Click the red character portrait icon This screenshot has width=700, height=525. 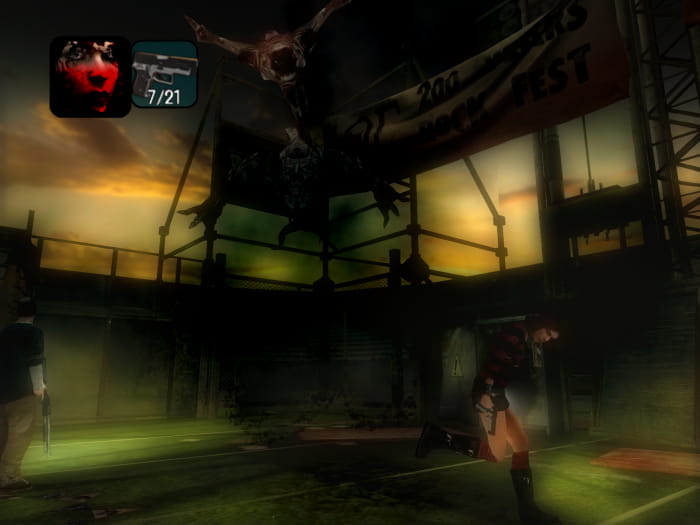[90, 77]
